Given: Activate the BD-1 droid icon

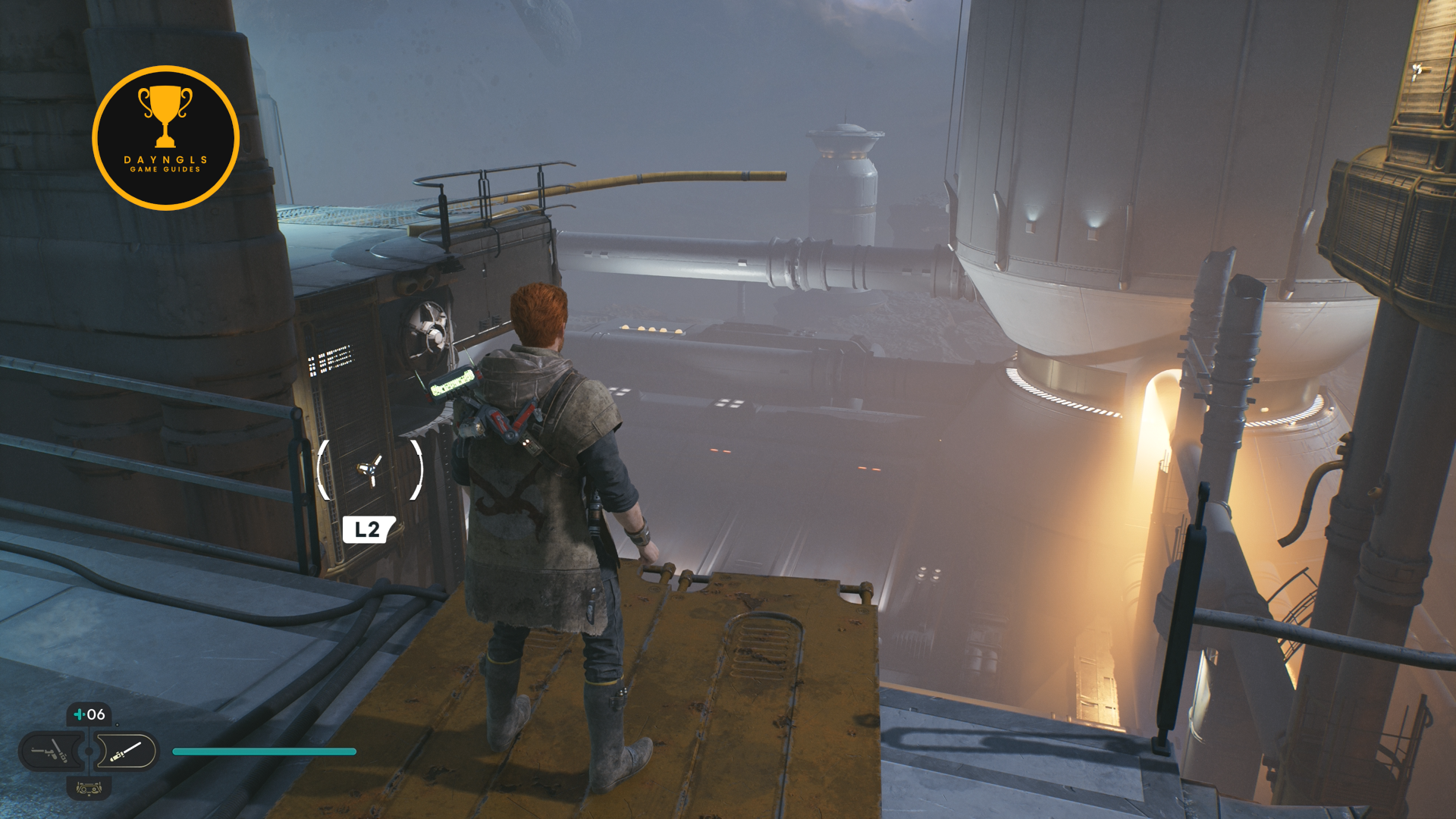Looking at the screenshot, I should tap(89, 789).
